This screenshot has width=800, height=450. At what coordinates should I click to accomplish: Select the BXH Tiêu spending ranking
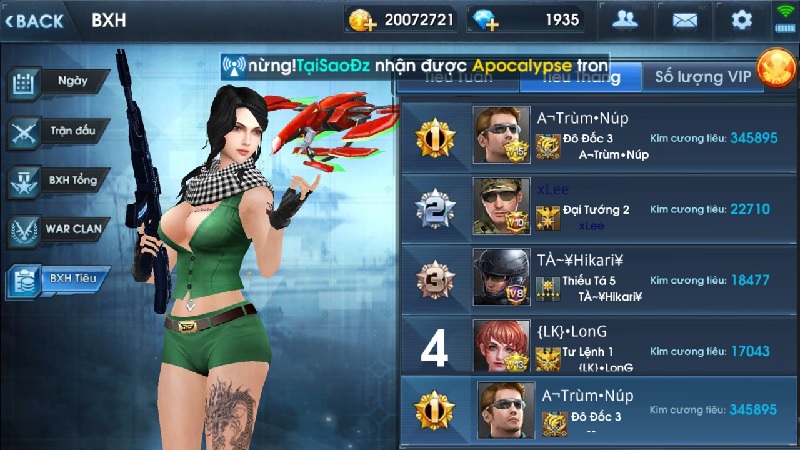(56, 280)
